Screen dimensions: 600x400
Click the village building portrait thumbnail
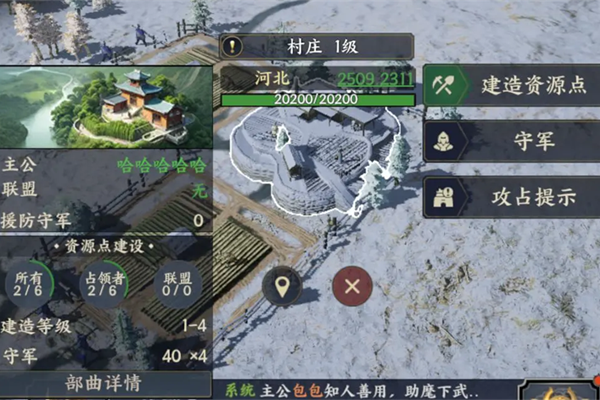(x=103, y=106)
